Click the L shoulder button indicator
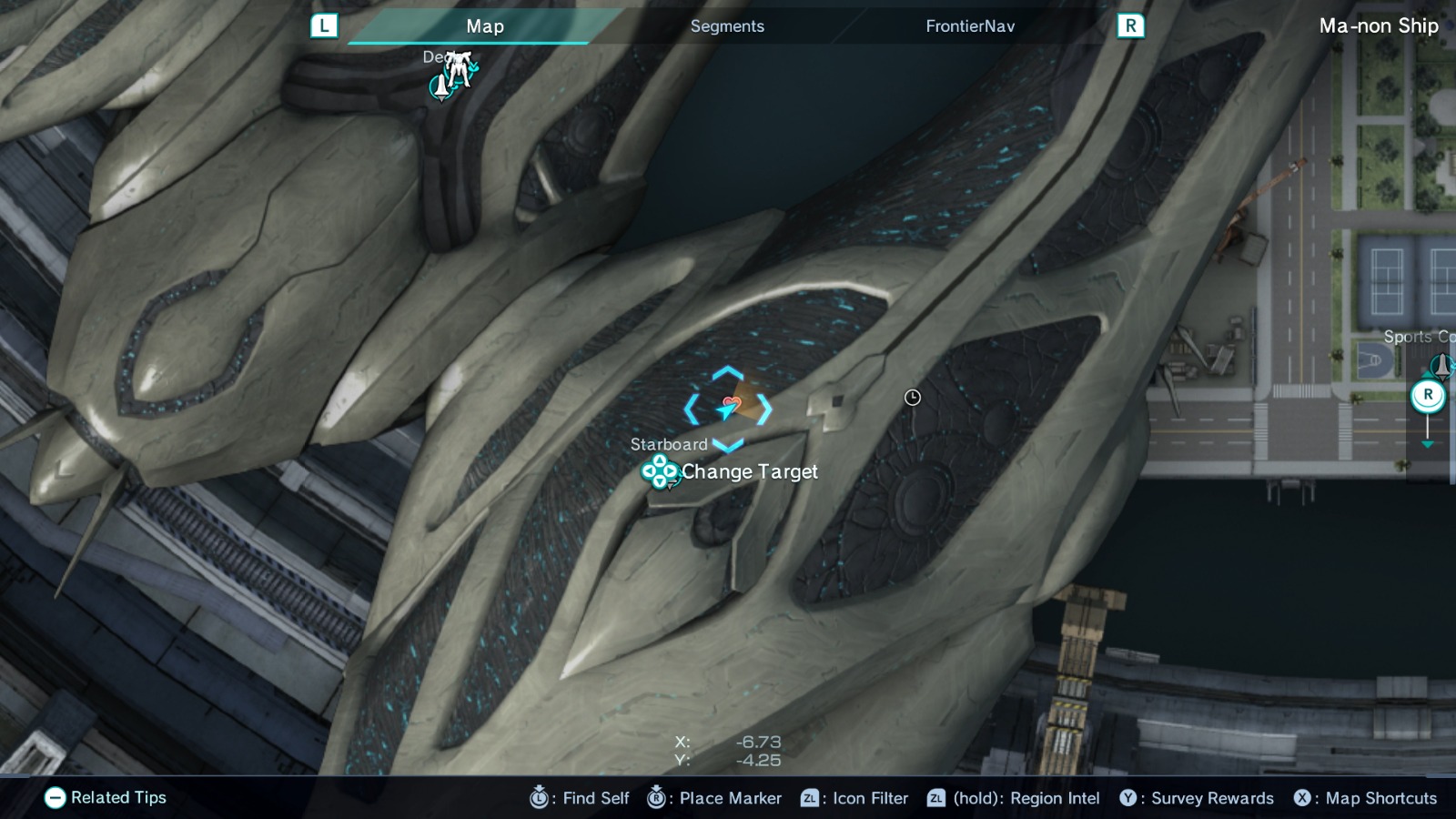The width and height of the screenshot is (1456, 819). point(324,25)
